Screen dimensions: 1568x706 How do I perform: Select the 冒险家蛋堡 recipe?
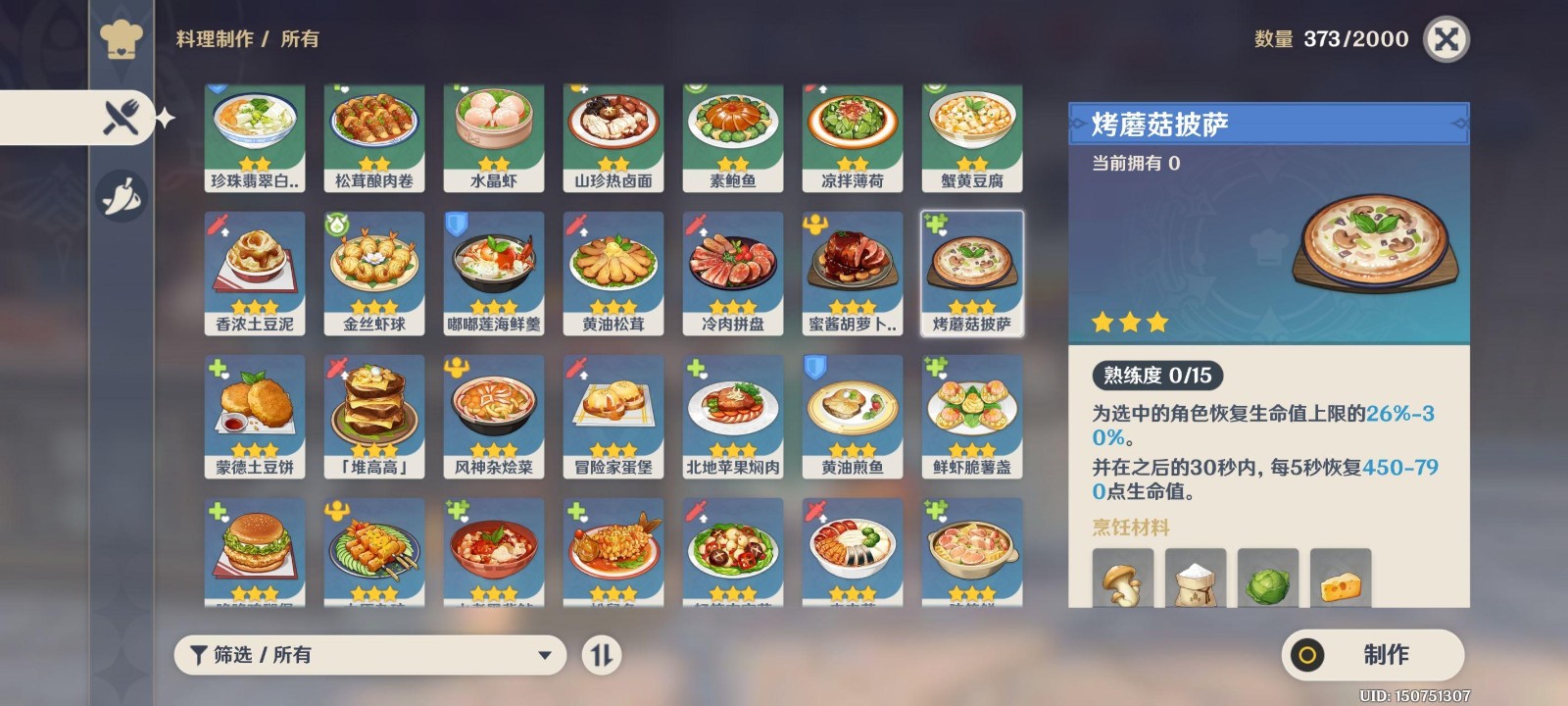point(612,414)
